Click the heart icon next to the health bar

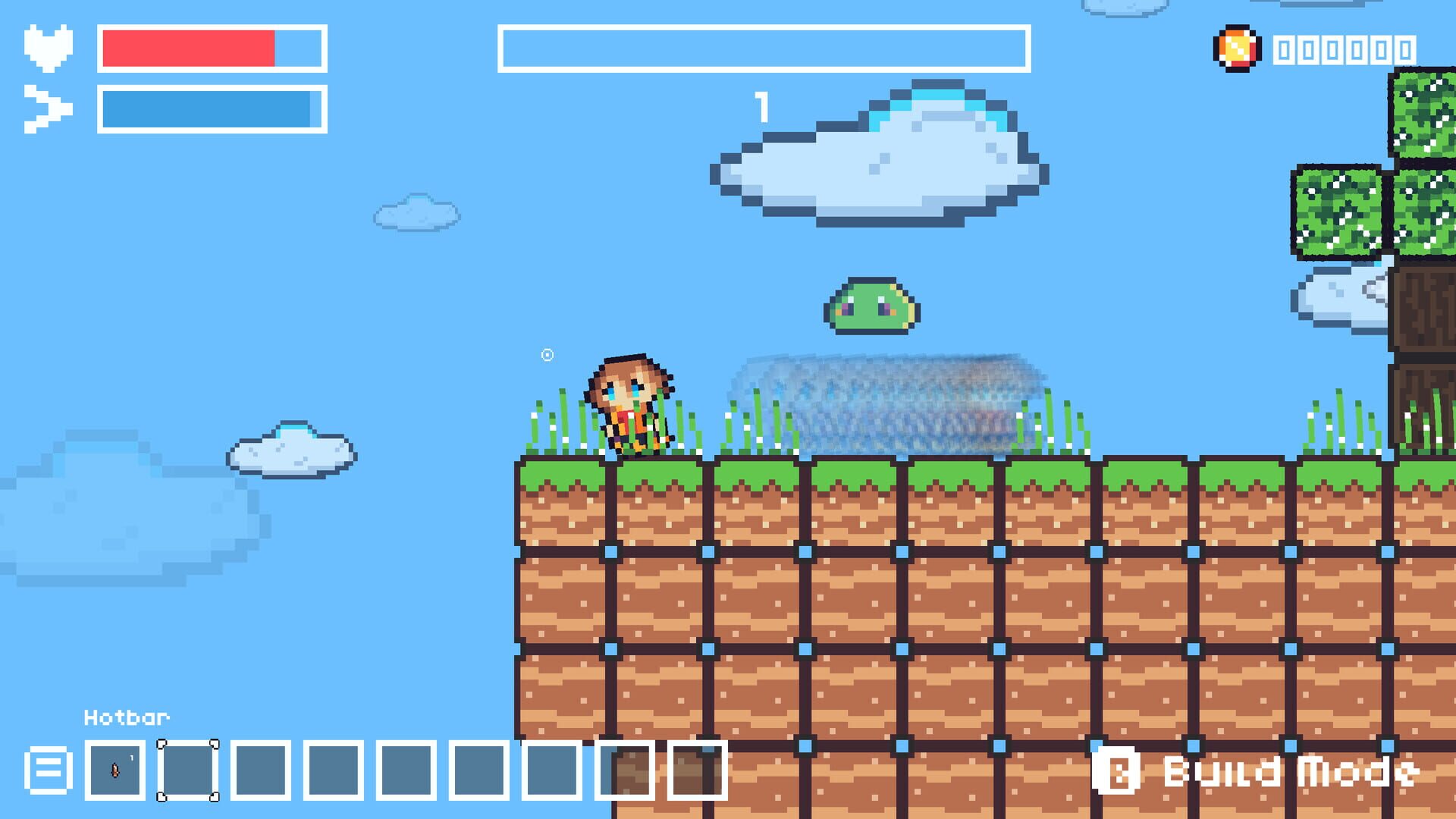pos(48,47)
